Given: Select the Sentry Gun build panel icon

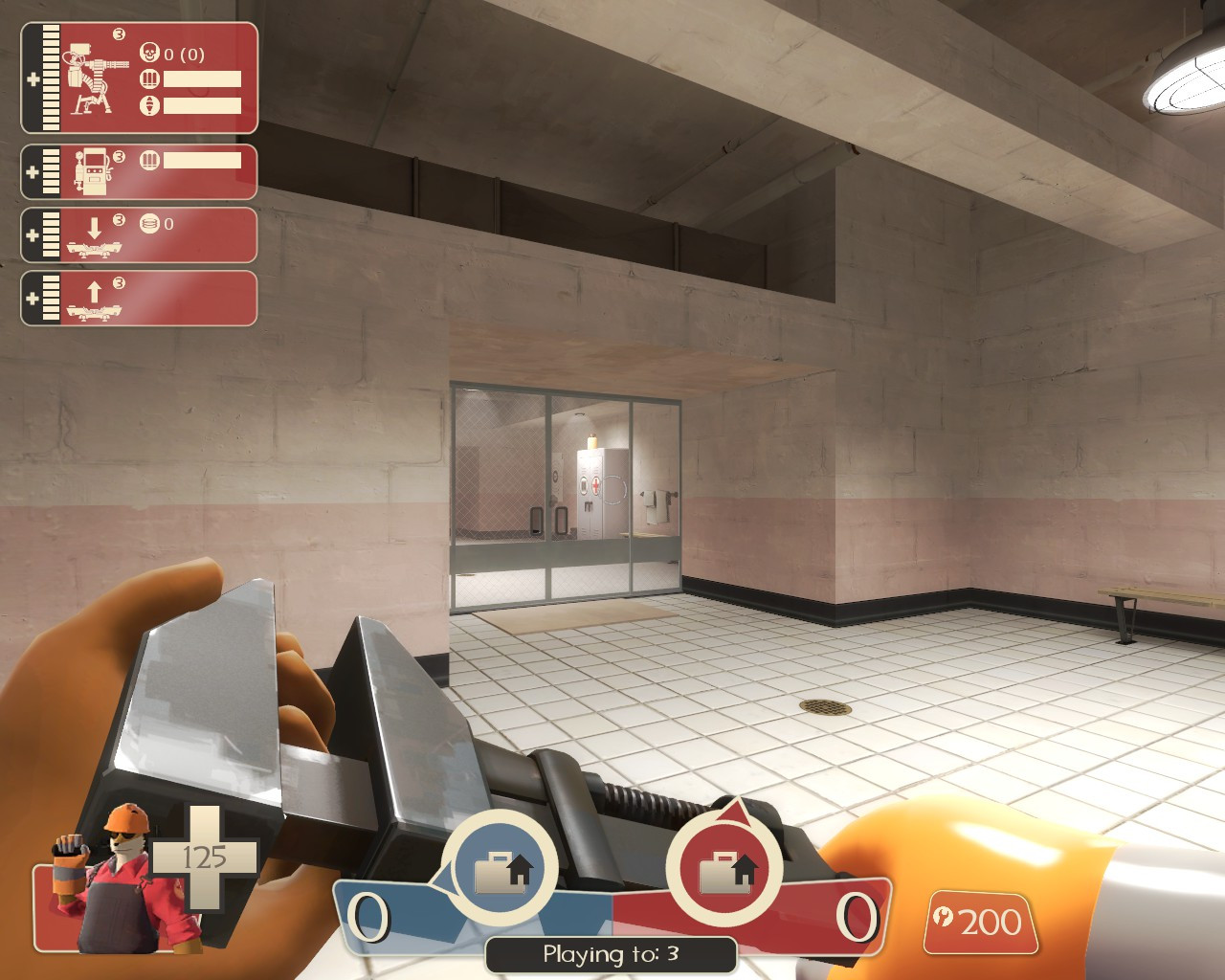Looking at the screenshot, I should pyautogui.click(x=91, y=77).
